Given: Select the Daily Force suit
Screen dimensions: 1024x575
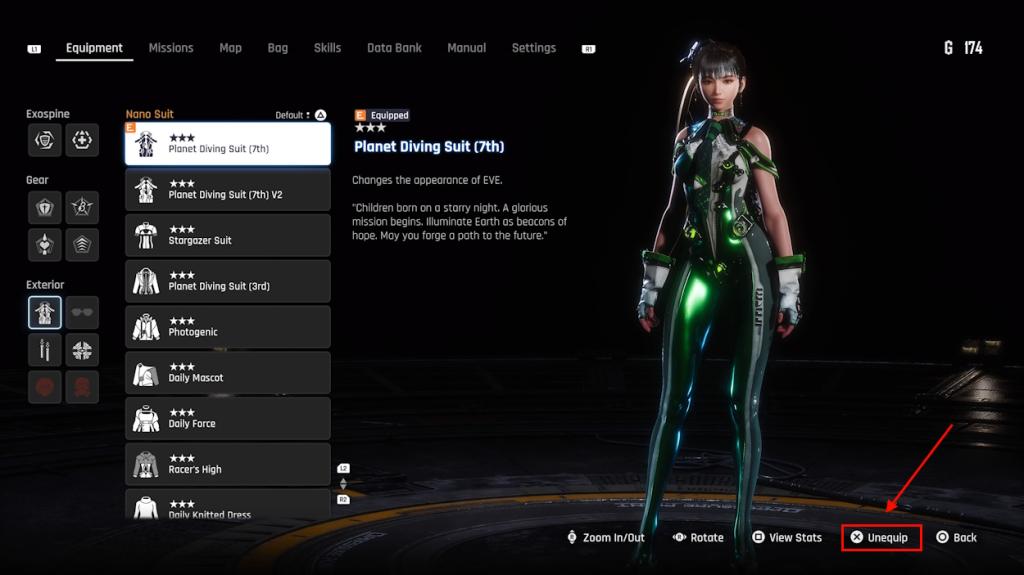Looking at the screenshot, I should pos(228,419).
